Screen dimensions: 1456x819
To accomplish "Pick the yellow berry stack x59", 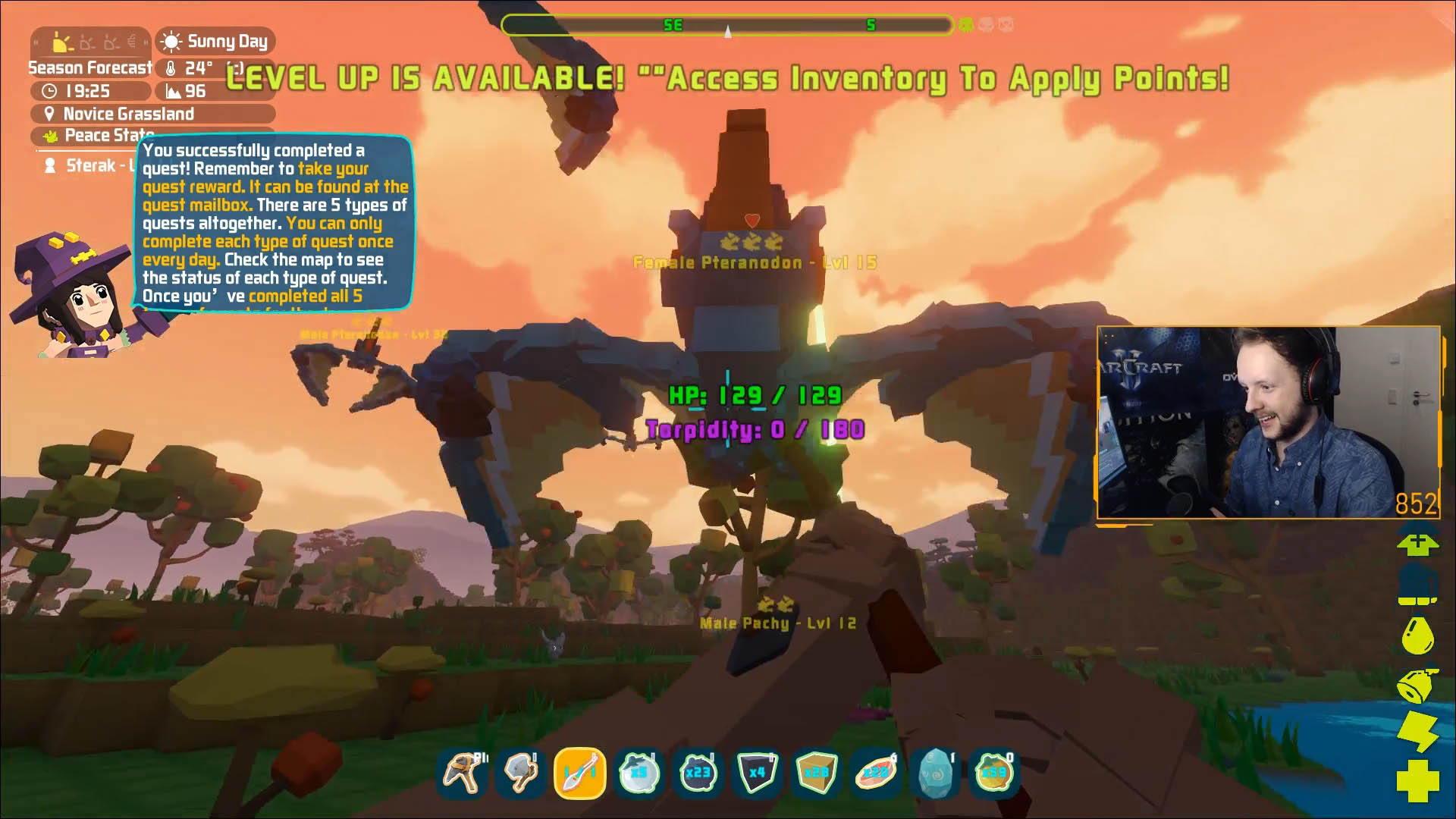I will click(993, 773).
